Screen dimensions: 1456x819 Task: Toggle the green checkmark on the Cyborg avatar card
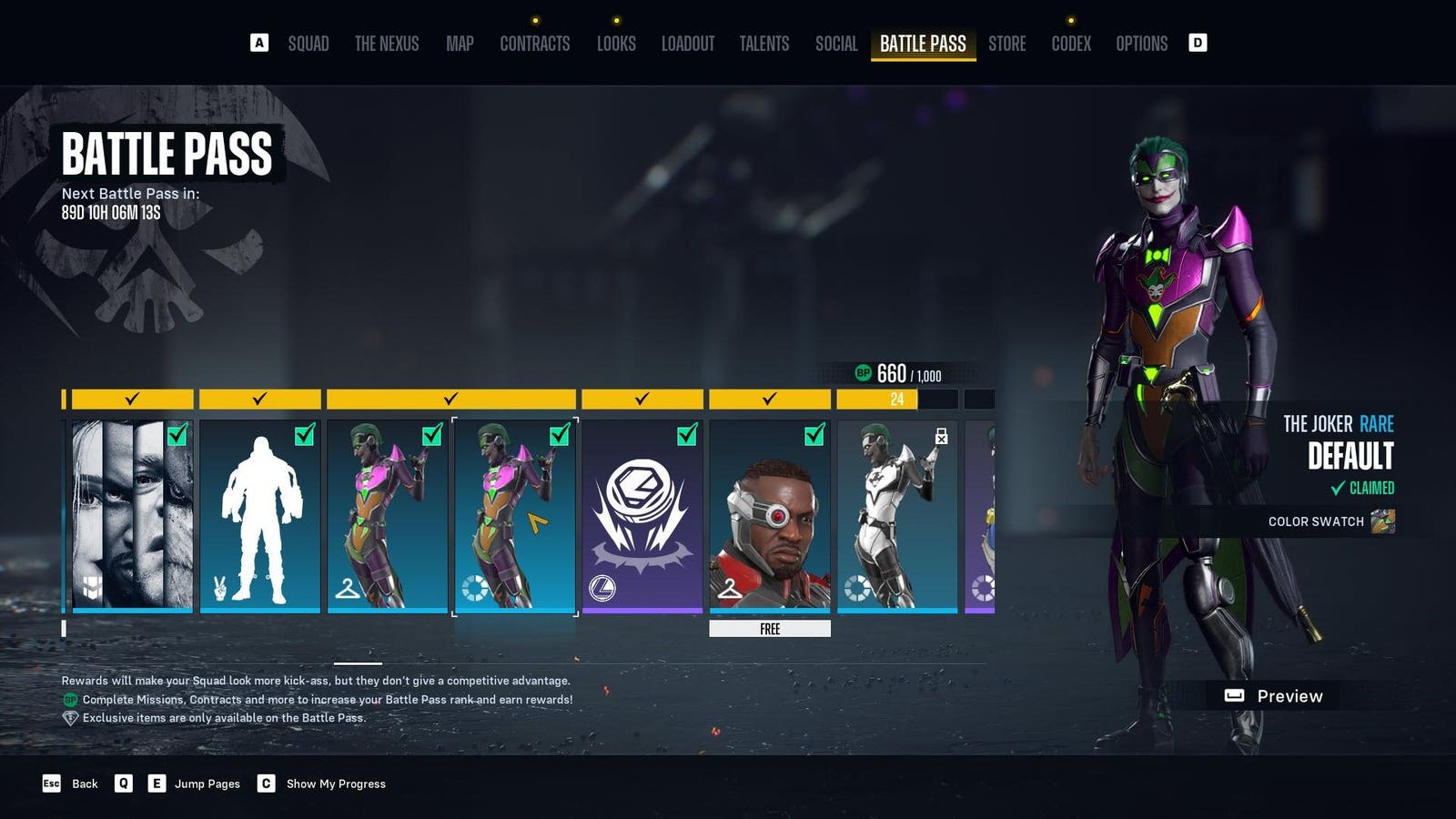coord(814,435)
